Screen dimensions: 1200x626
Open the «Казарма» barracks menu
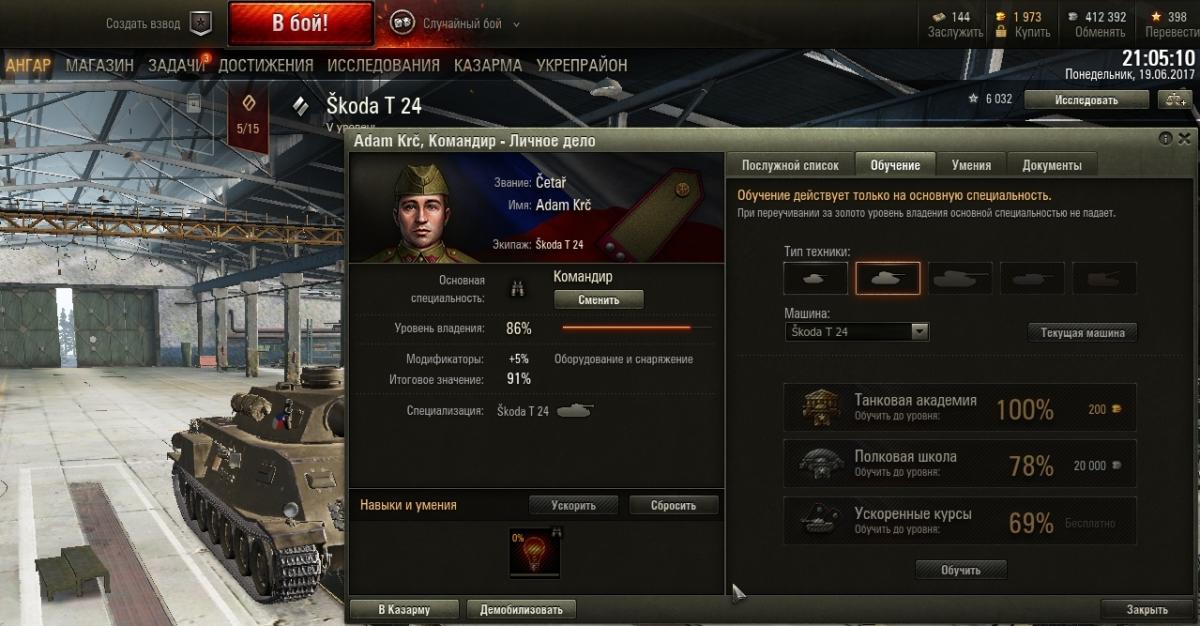pos(487,65)
